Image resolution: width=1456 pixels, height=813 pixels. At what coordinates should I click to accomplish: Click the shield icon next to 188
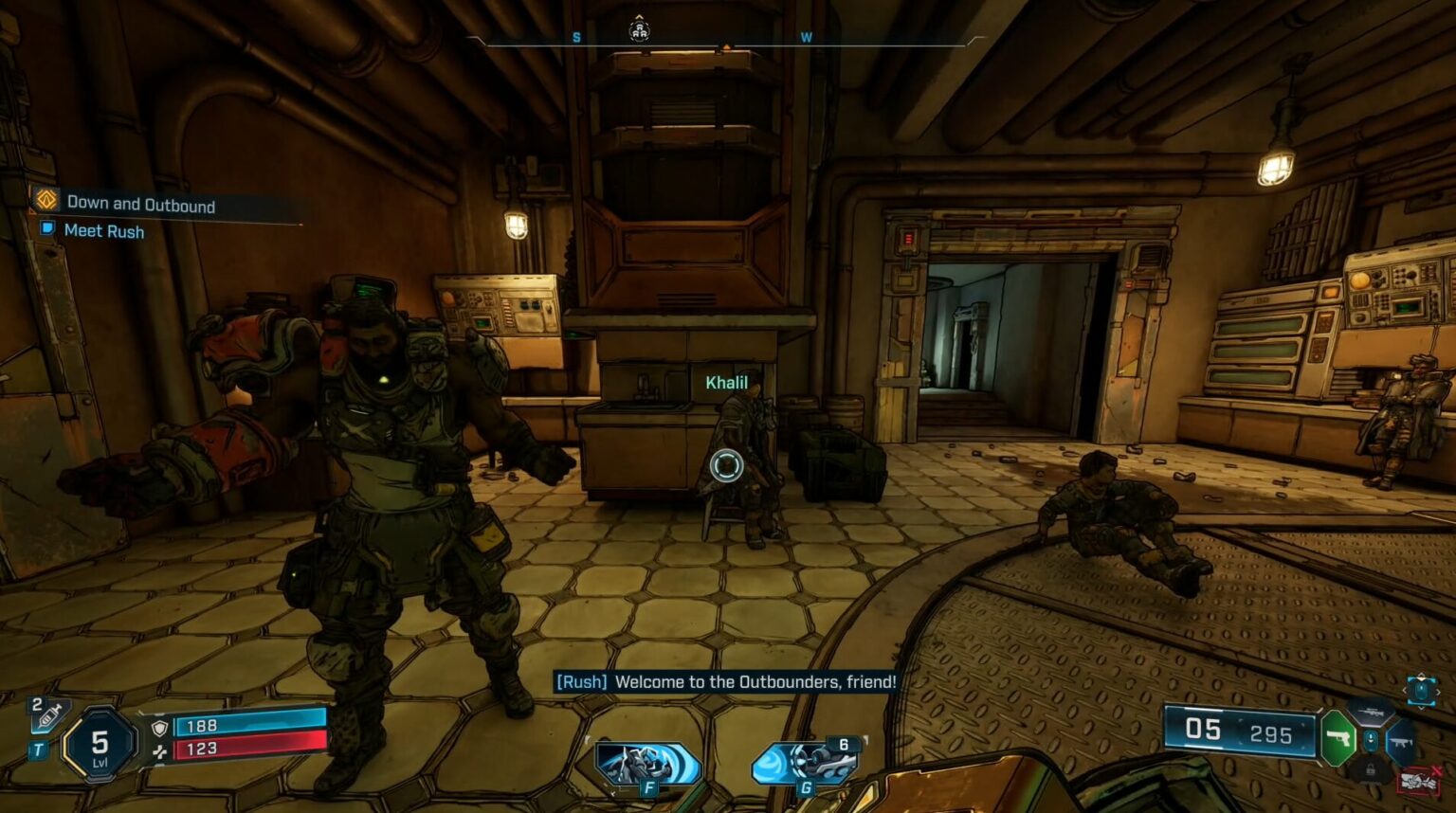click(x=159, y=729)
